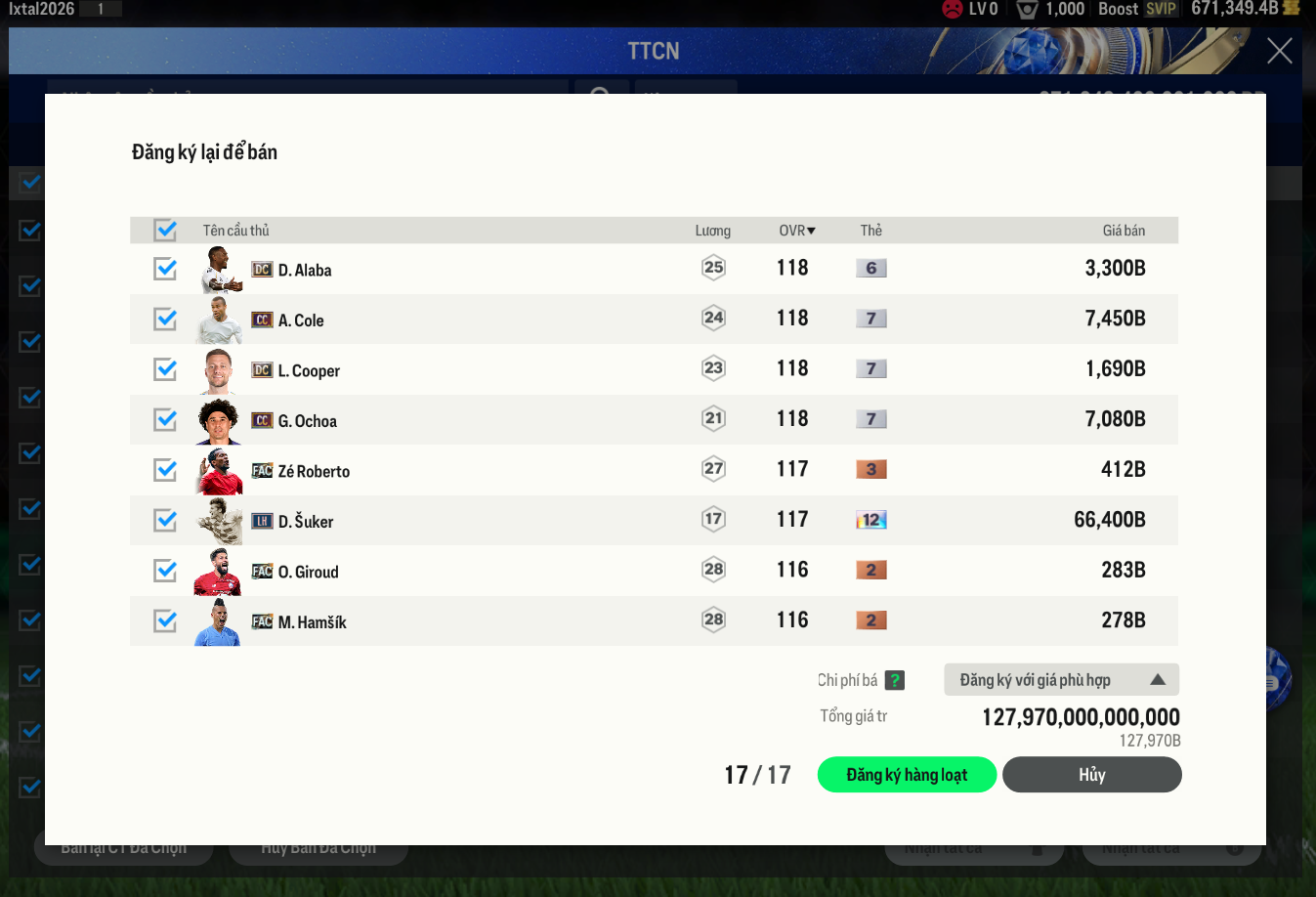Image resolution: width=1316 pixels, height=897 pixels.
Task: Select the M. Hamšík player row
Action: 488,621
